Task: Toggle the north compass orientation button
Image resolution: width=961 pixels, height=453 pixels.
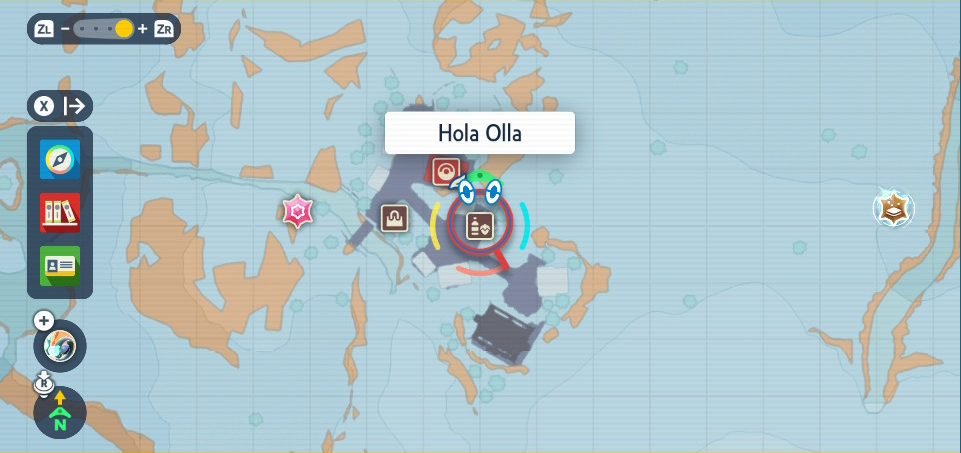Action: [60, 412]
